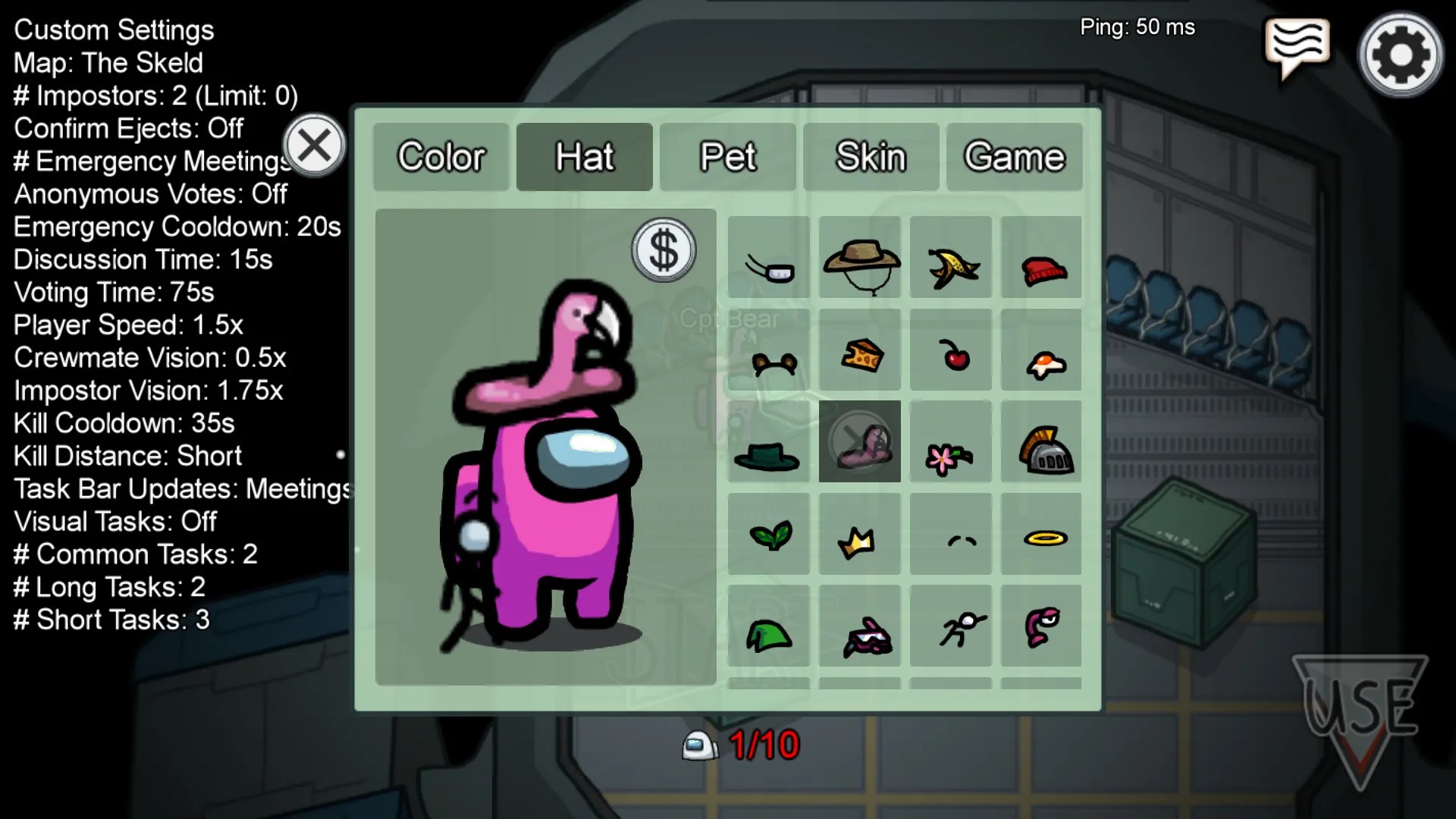View the Game customization tab
This screenshot has height=819, width=1456.
[x=1014, y=157]
